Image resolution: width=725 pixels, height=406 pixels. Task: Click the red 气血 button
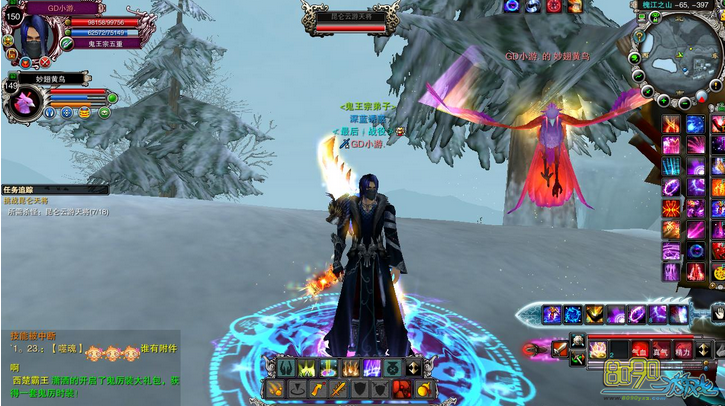(641, 350)
